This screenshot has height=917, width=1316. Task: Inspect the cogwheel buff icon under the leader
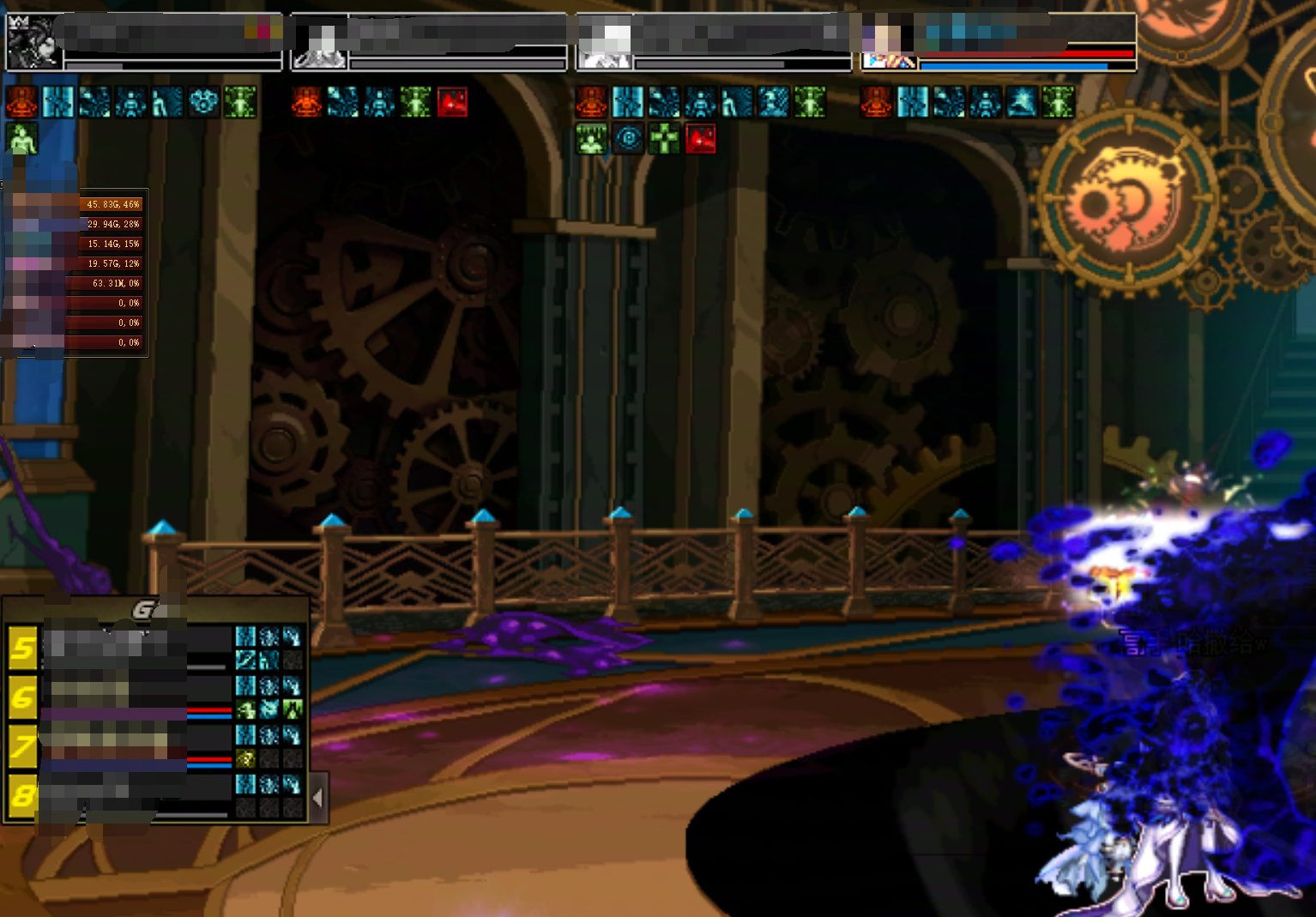203,102
